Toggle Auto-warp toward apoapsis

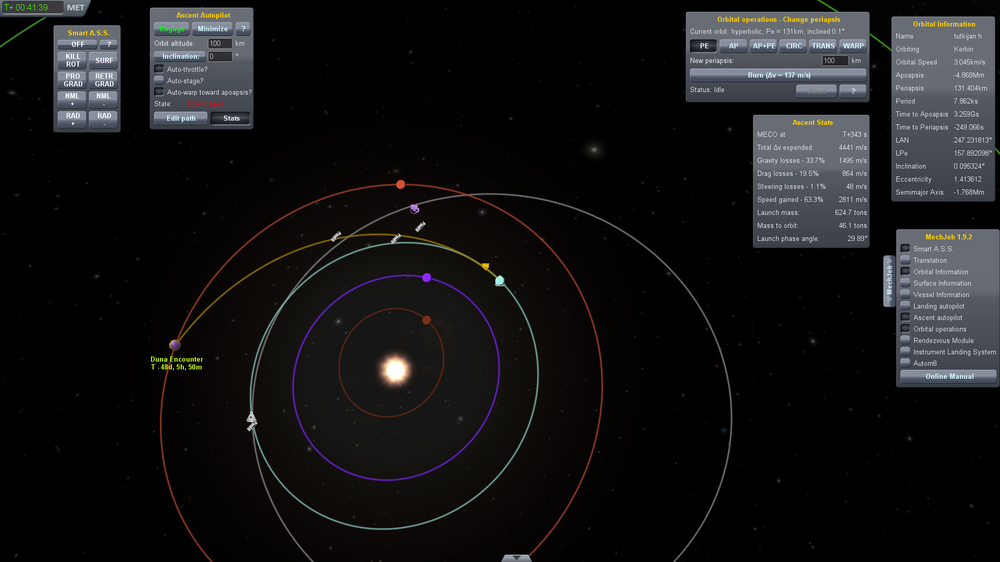click(160, 92)
